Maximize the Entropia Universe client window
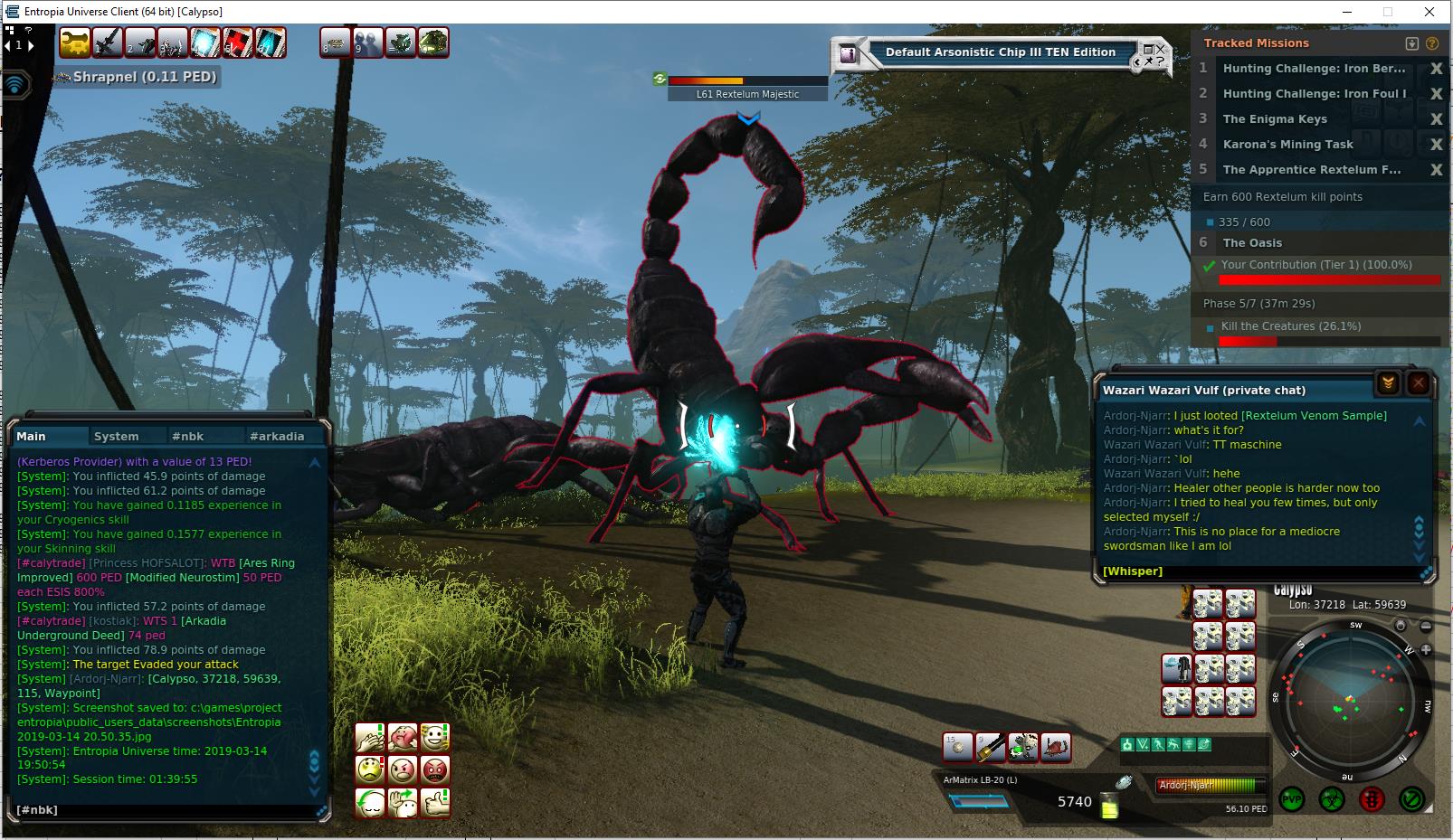 [1388, 12]
